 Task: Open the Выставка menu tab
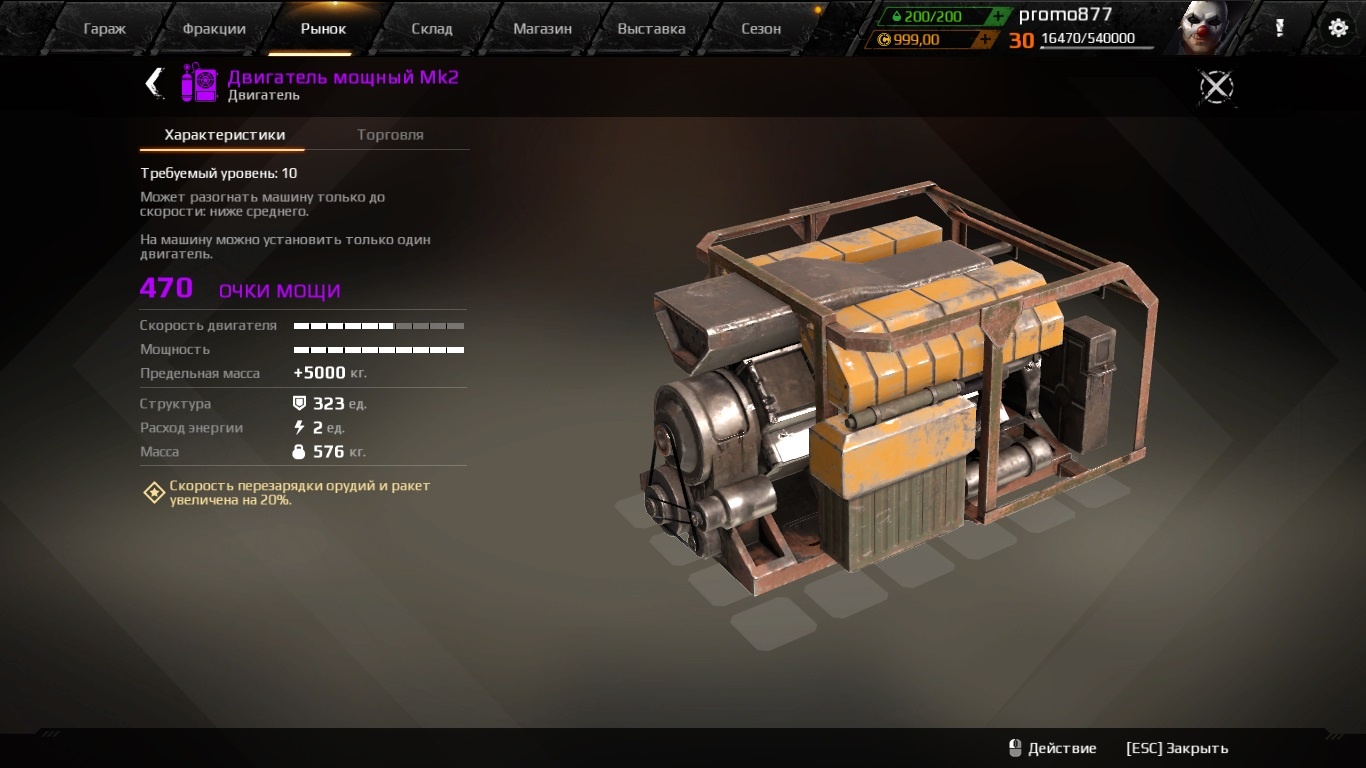(x=651, y=29)
